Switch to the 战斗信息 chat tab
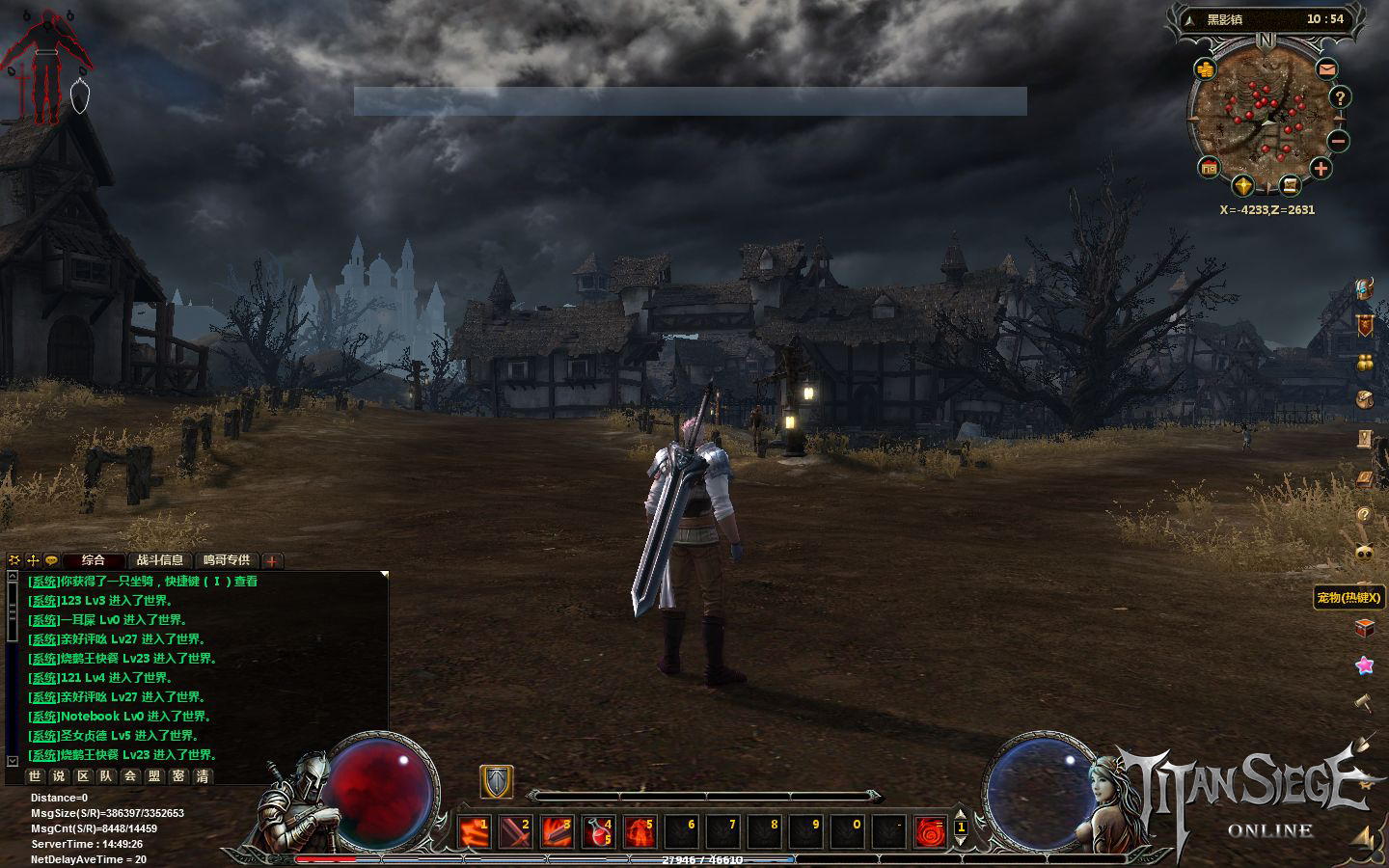This screenshot has width=1389, height=868. (159, 560)
